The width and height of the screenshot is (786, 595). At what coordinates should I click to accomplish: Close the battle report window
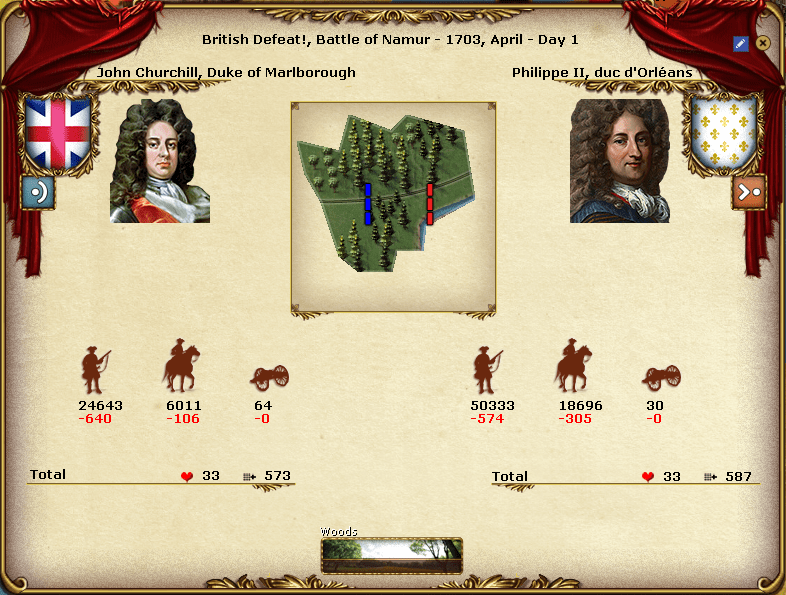tap(763, 43)
